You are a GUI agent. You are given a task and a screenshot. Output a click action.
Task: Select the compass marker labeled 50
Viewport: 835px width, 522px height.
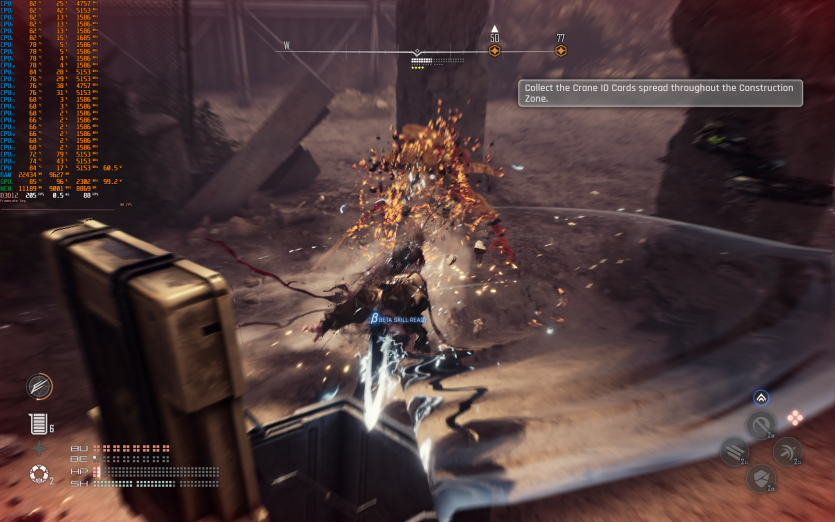point(494,50)
